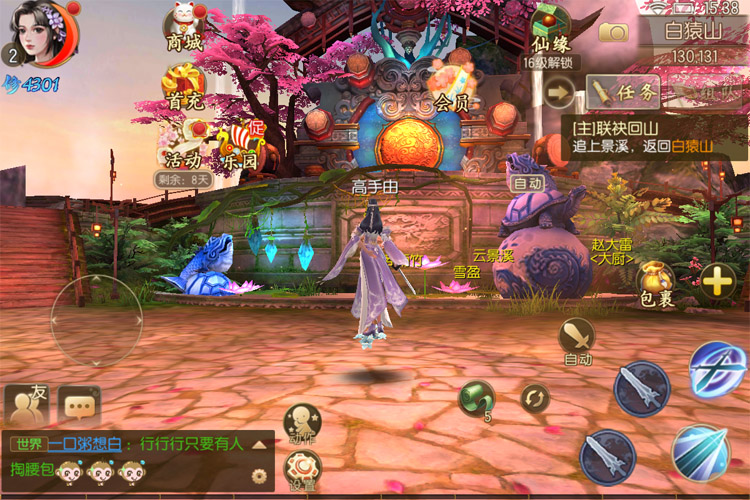Click the camera screenshot button
This screenshot has width=750, height=500.
(613, 31)
